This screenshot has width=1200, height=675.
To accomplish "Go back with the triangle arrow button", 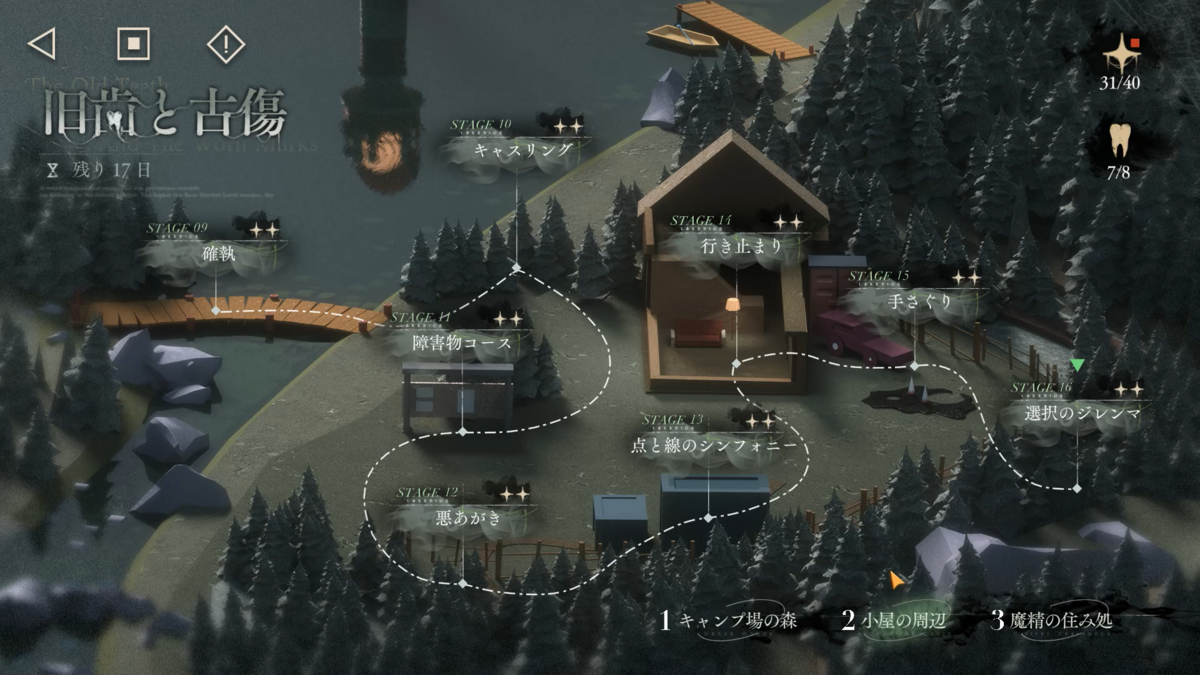I will [41, 43].
